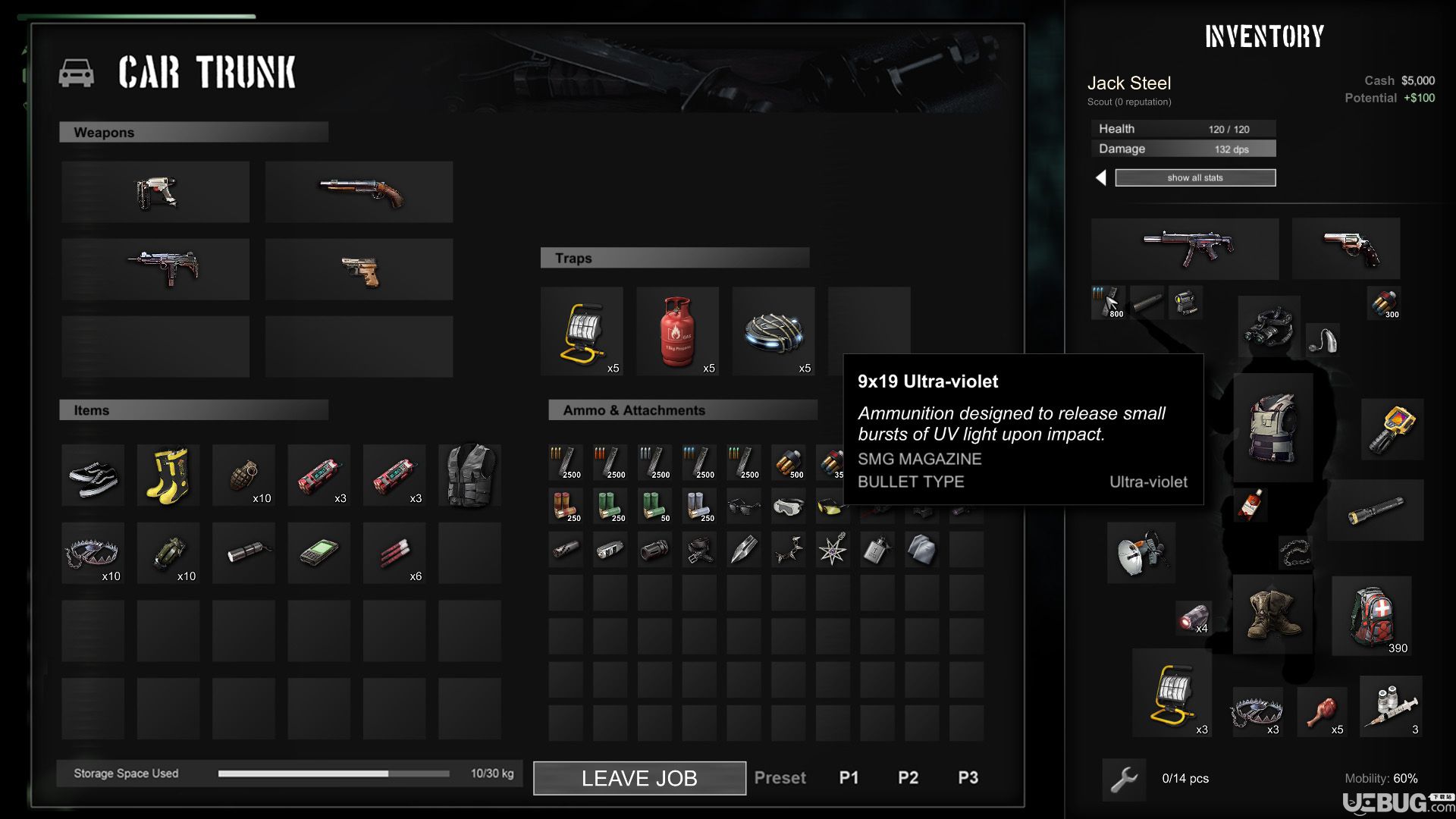
Task: Click the show all stats button
Action: 1195,177
